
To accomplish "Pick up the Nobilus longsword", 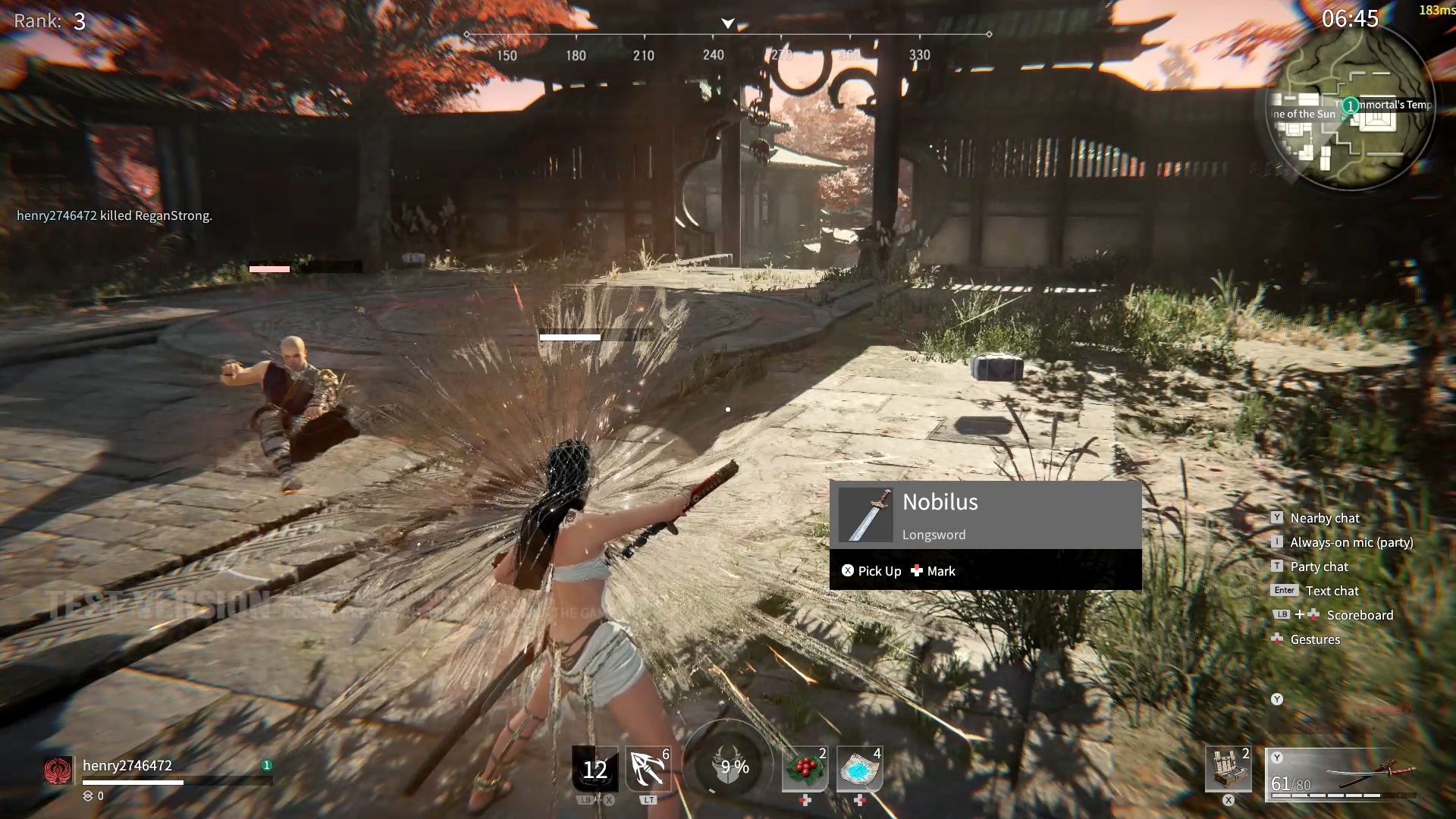I will [871, 571].
